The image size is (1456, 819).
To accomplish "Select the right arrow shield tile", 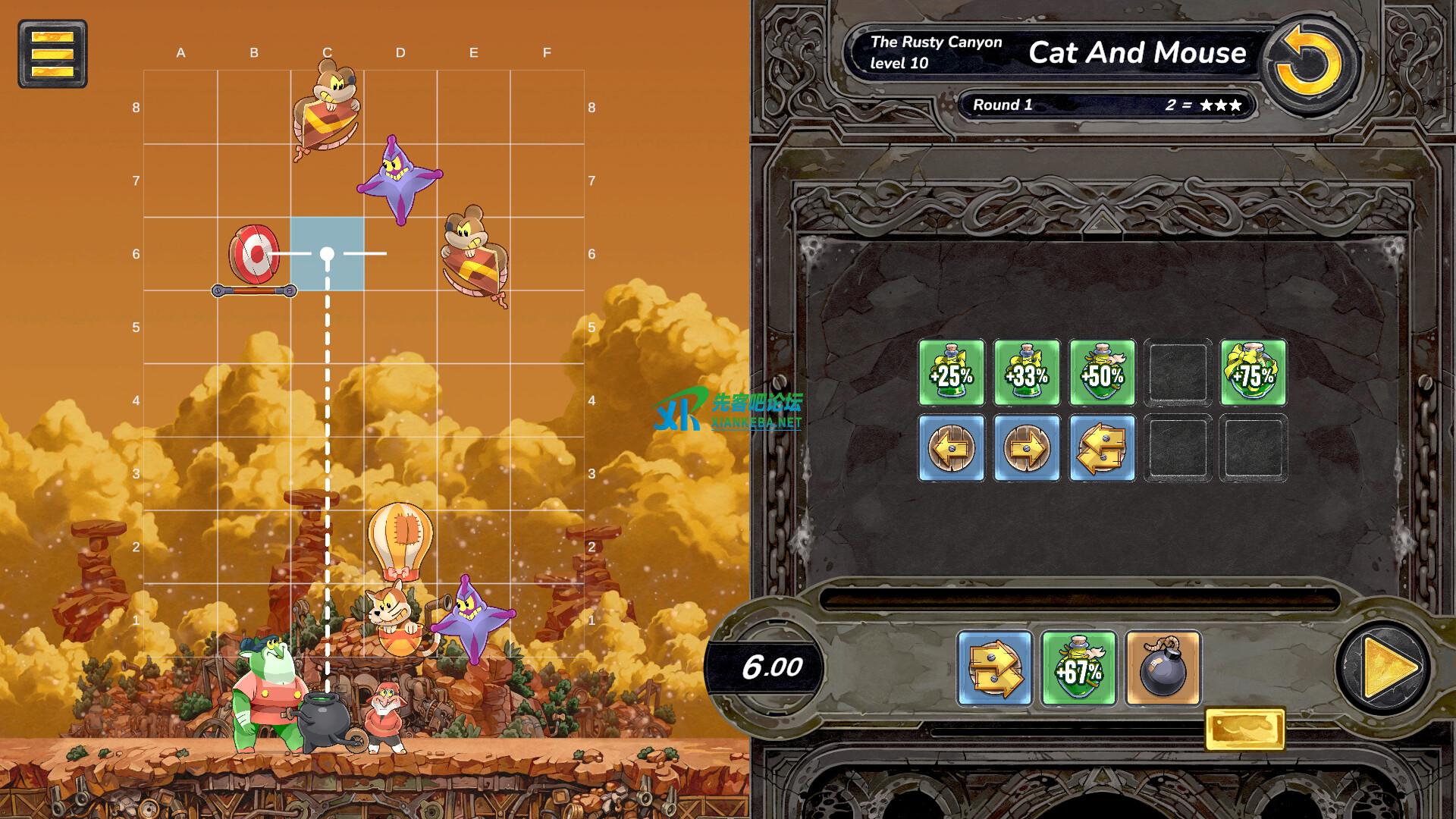I will click(x=1027, y=448).
